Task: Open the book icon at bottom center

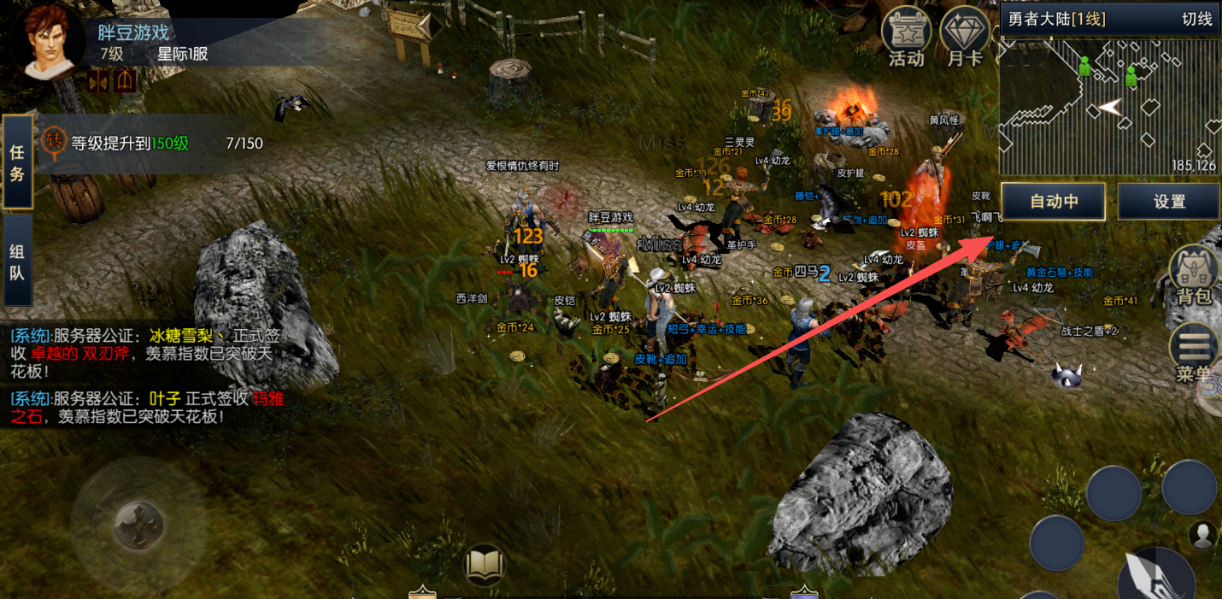Action: pyautogui.click(x=485, y=565)
